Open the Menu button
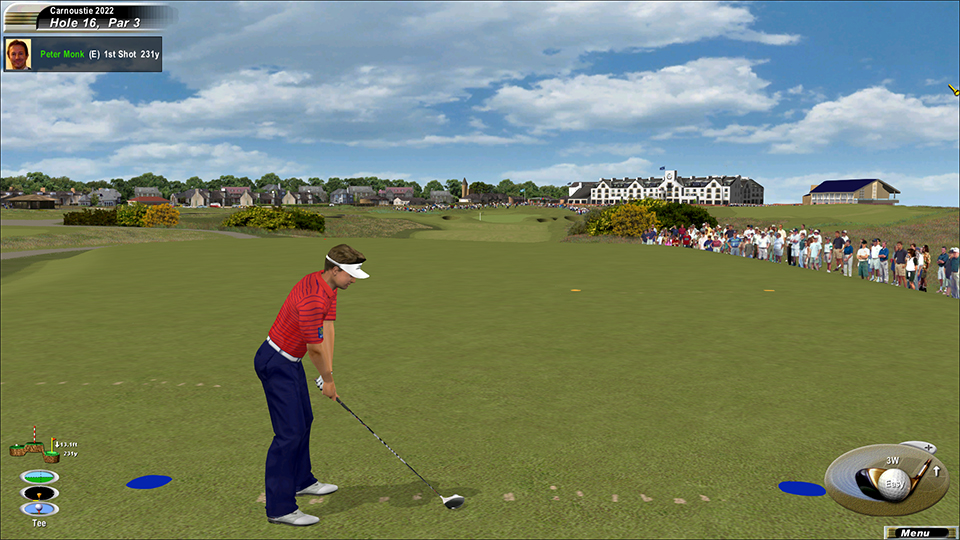This screenshot has height=540, width=960. coord(915,533)
